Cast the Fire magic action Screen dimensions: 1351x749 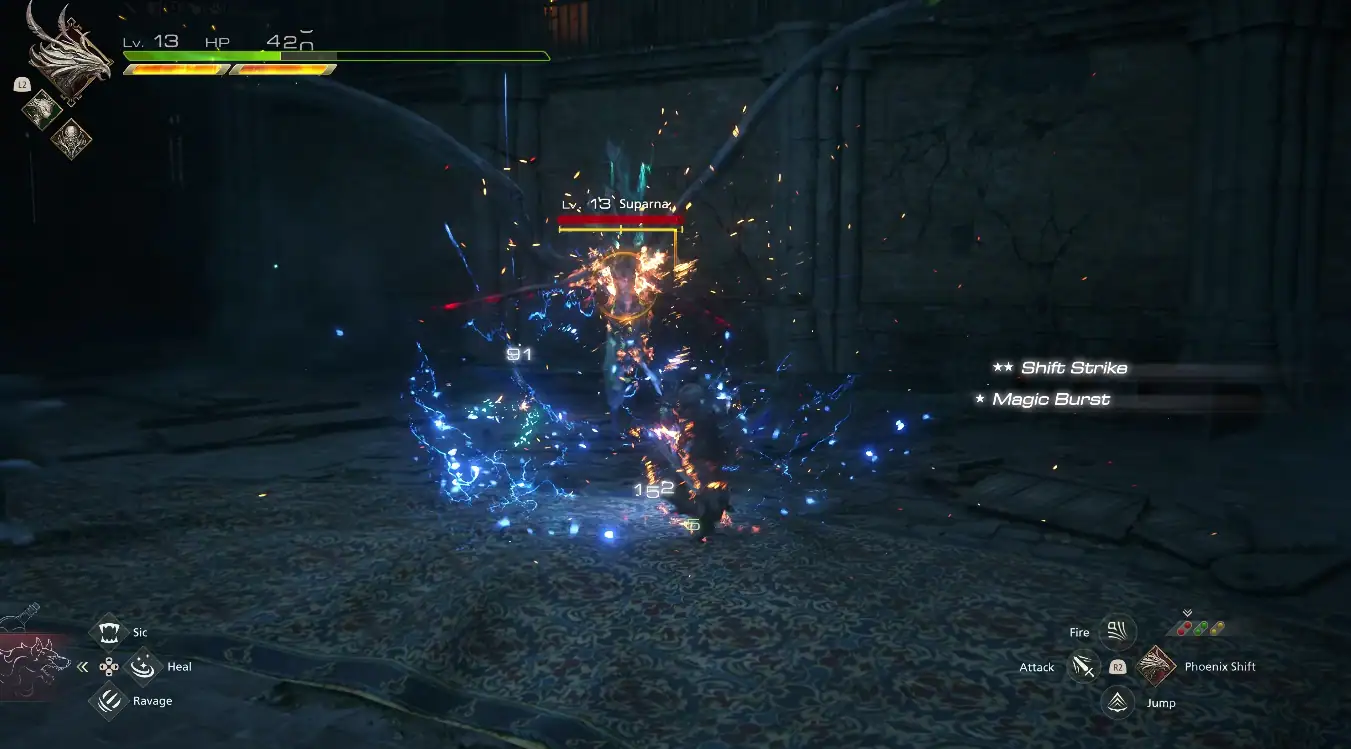pos(1117,632)
